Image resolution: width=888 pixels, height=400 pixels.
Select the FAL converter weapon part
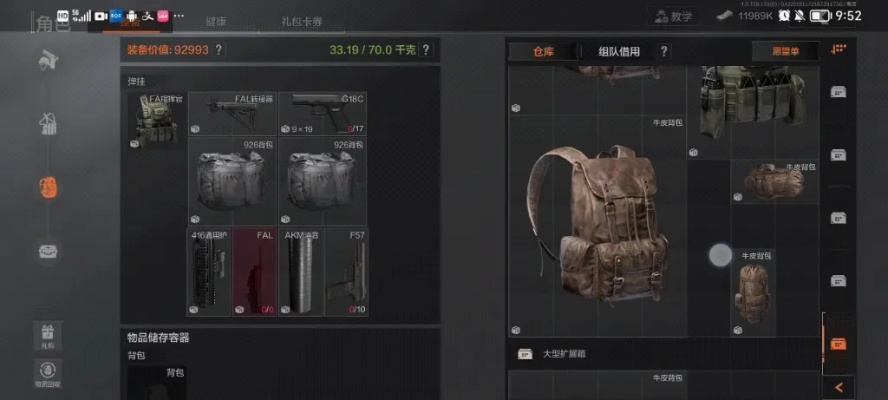pos(233,114)
